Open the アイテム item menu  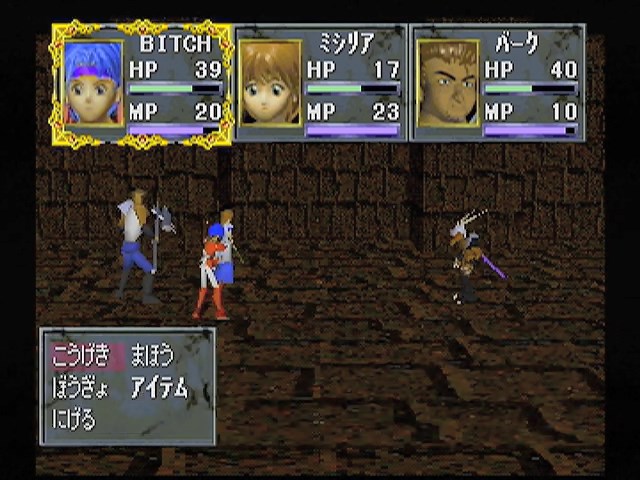[x=159, y=388]
